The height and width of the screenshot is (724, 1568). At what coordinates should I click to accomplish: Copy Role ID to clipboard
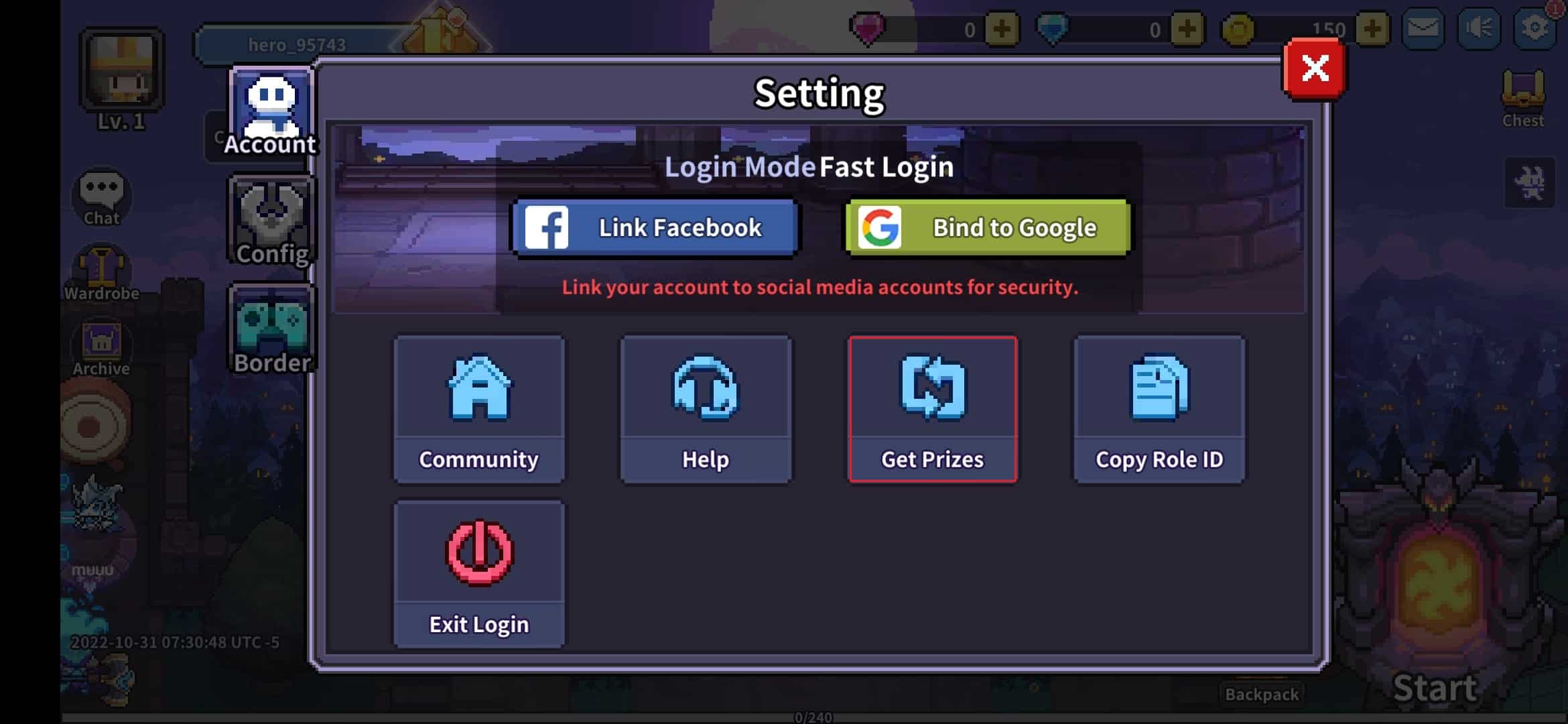point(1159,409)
